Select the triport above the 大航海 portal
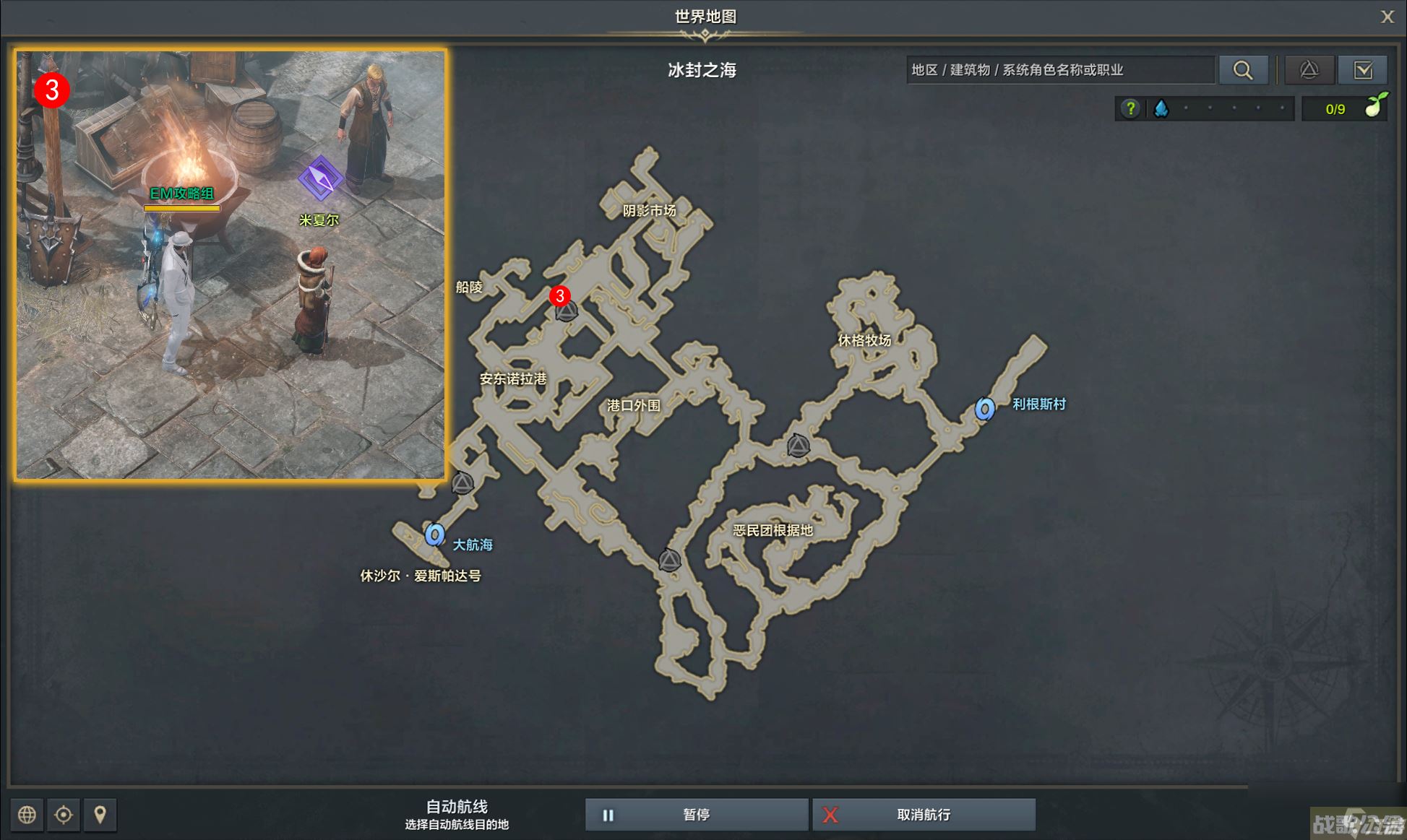This screenshot has width=1407, height=840. pyautogui.click(x=462, y=482)
